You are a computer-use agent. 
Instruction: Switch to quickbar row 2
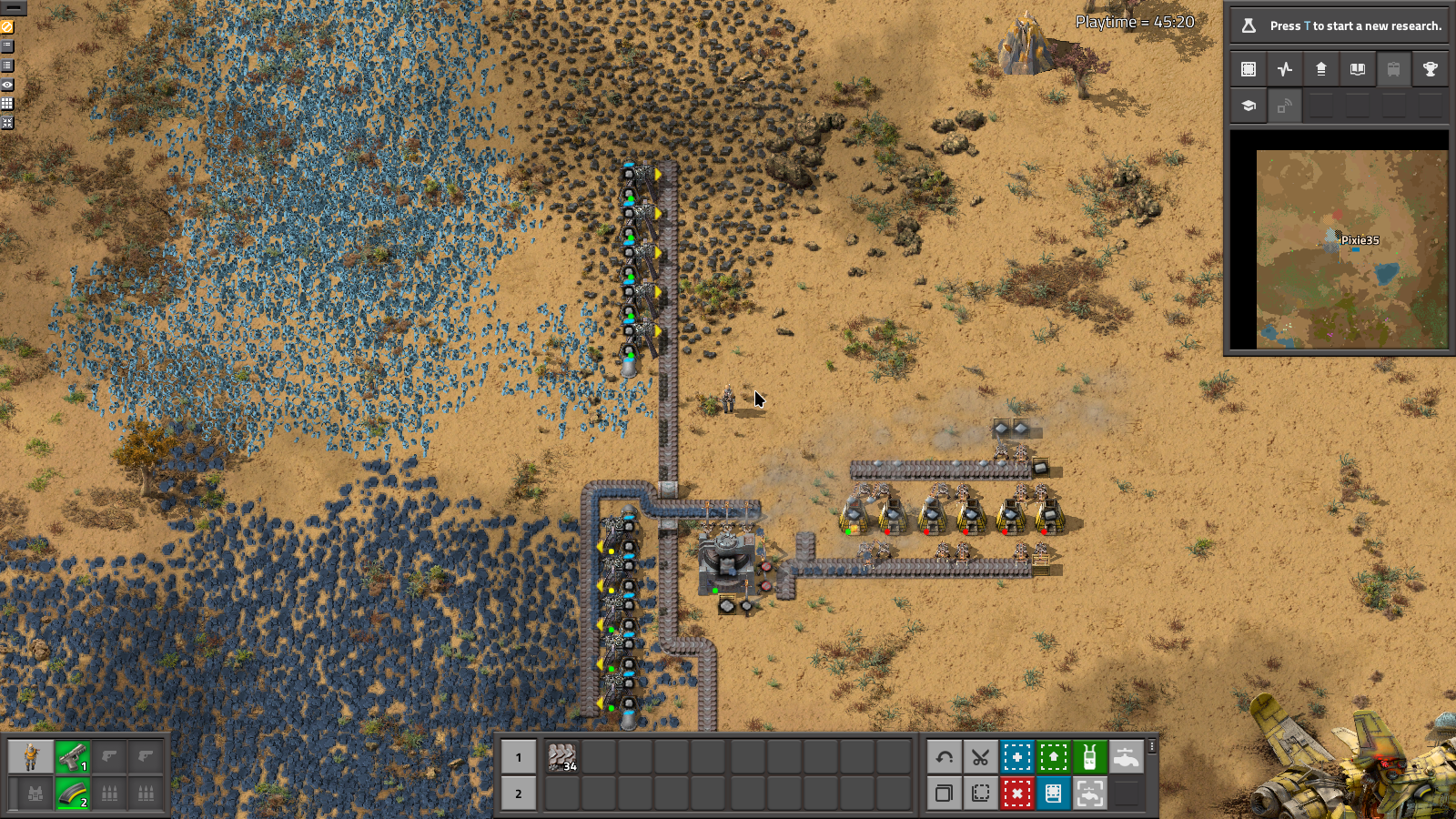tap(519, 794)
